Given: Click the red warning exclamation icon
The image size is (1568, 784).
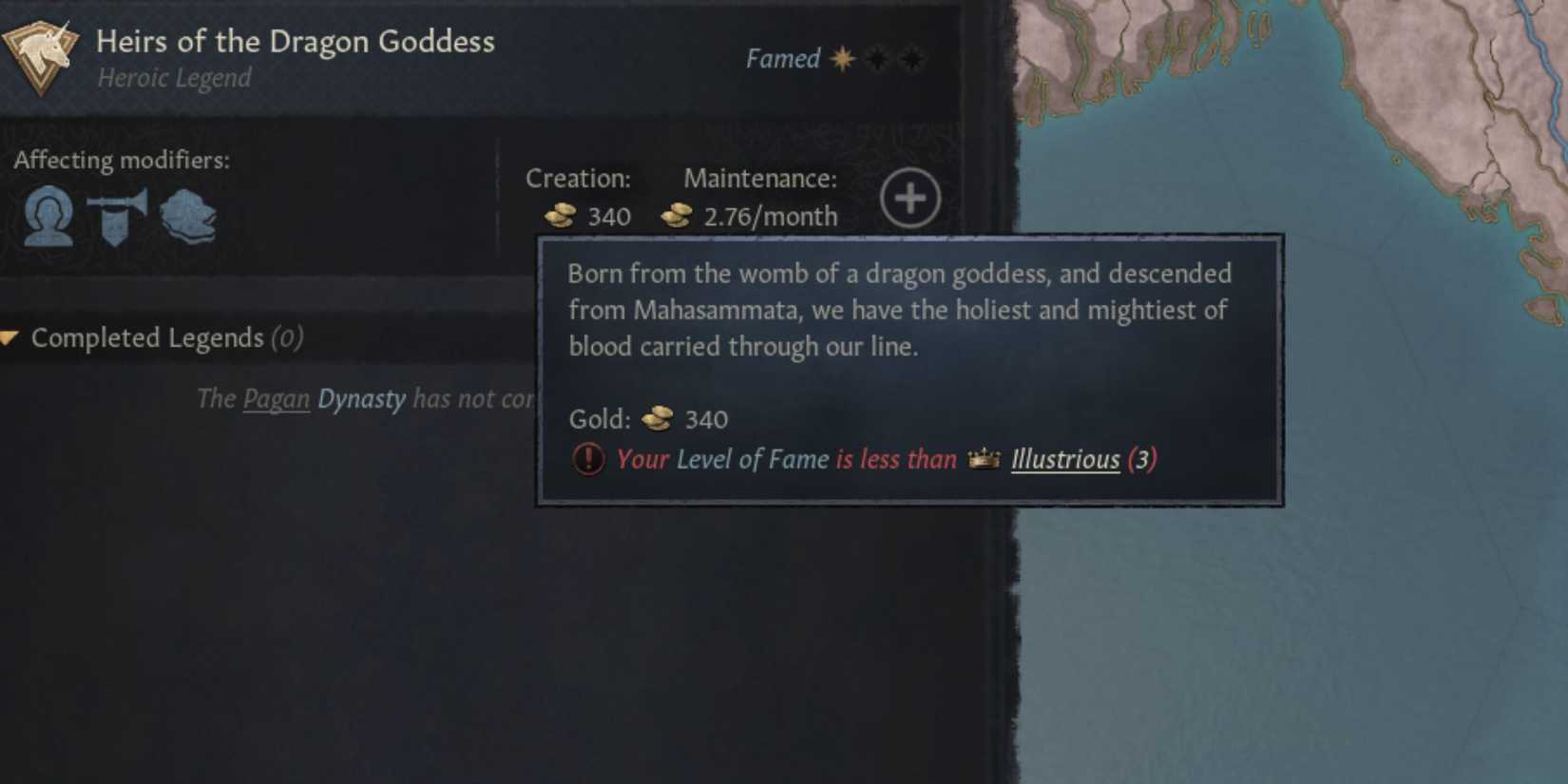Looking at the screenshot, I should pos(585,459).
